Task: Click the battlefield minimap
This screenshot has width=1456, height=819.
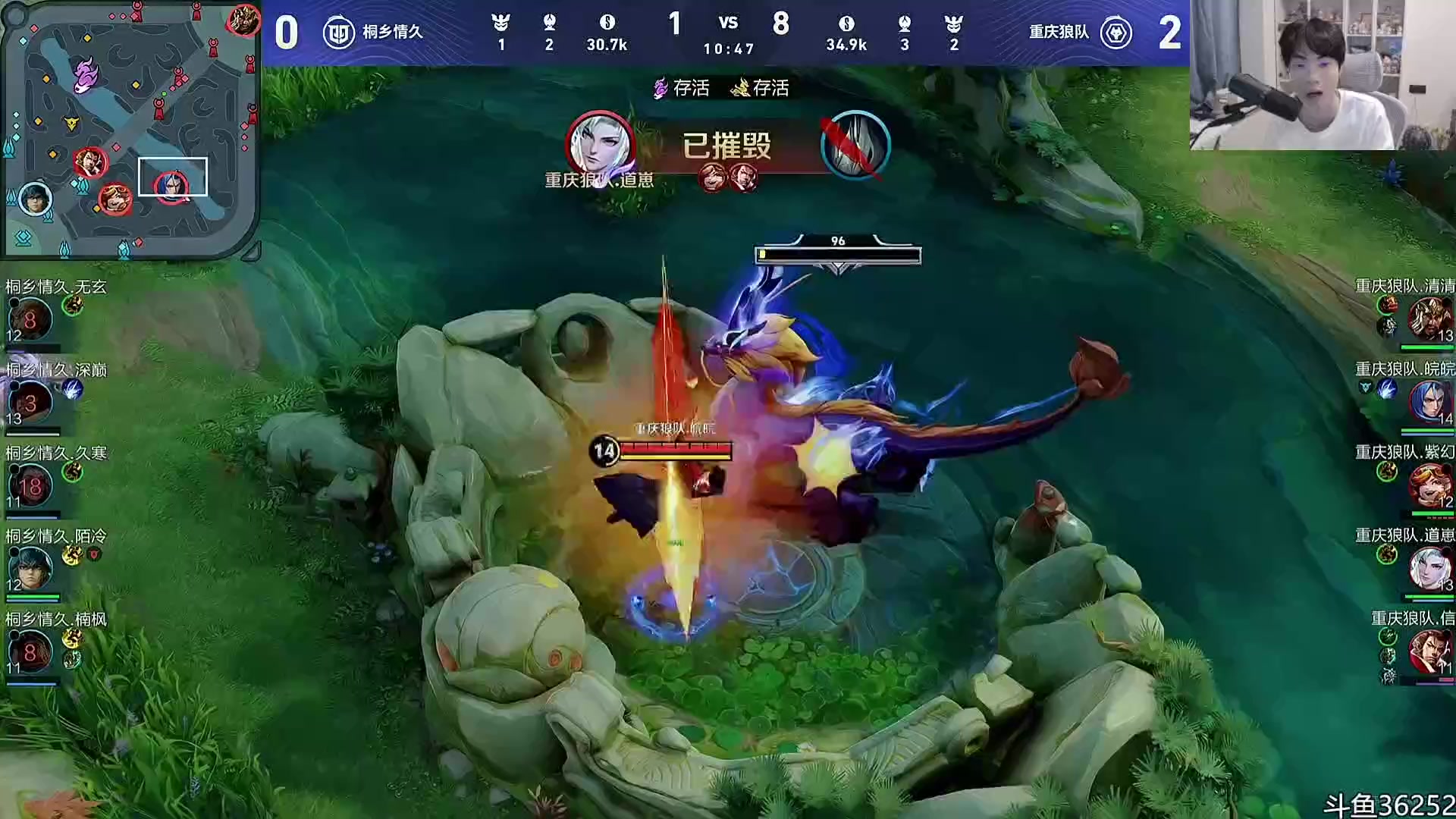Action: point(130,129)
